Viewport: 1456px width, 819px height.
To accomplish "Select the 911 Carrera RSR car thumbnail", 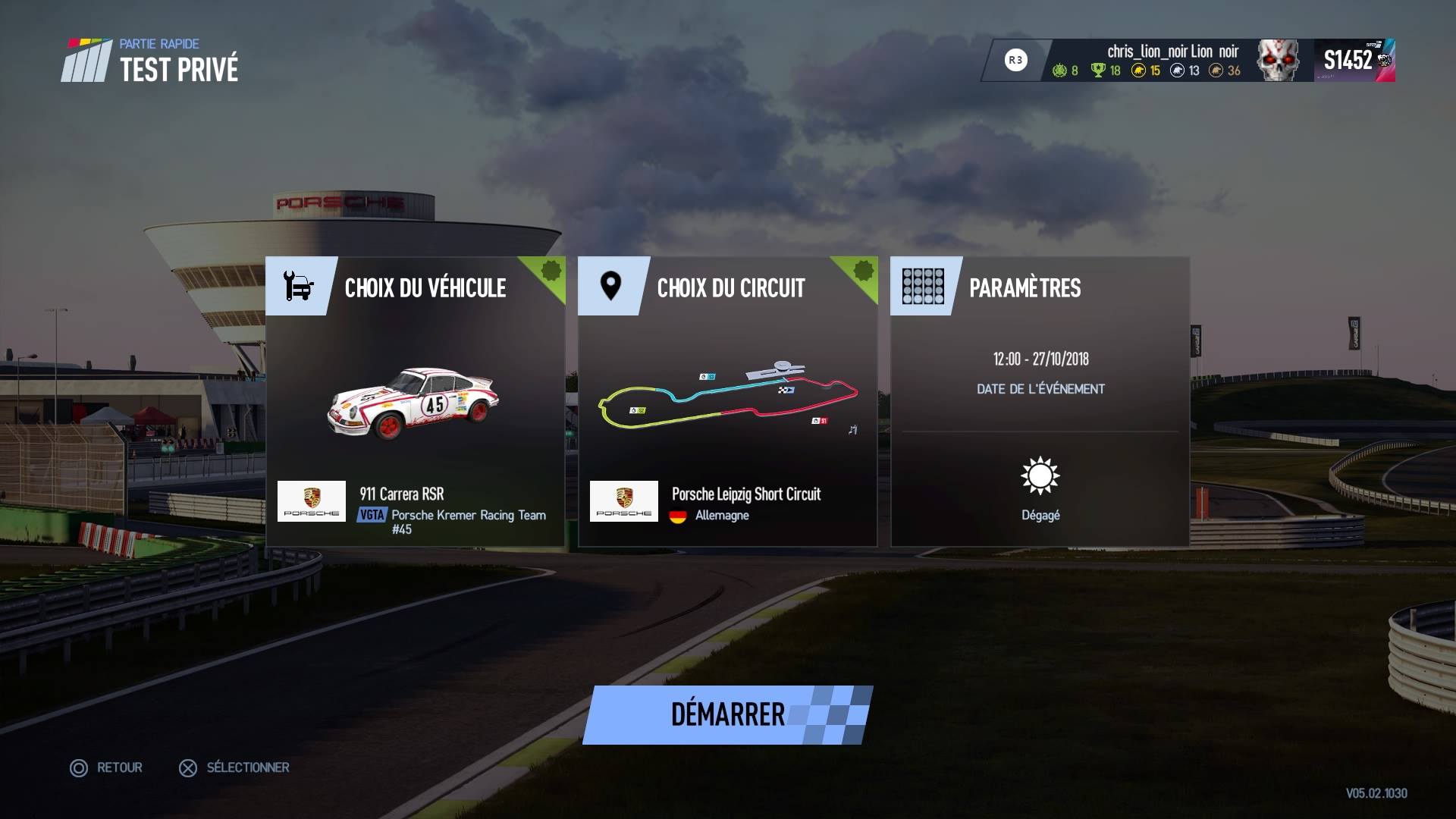I will (x=414, y=403).
